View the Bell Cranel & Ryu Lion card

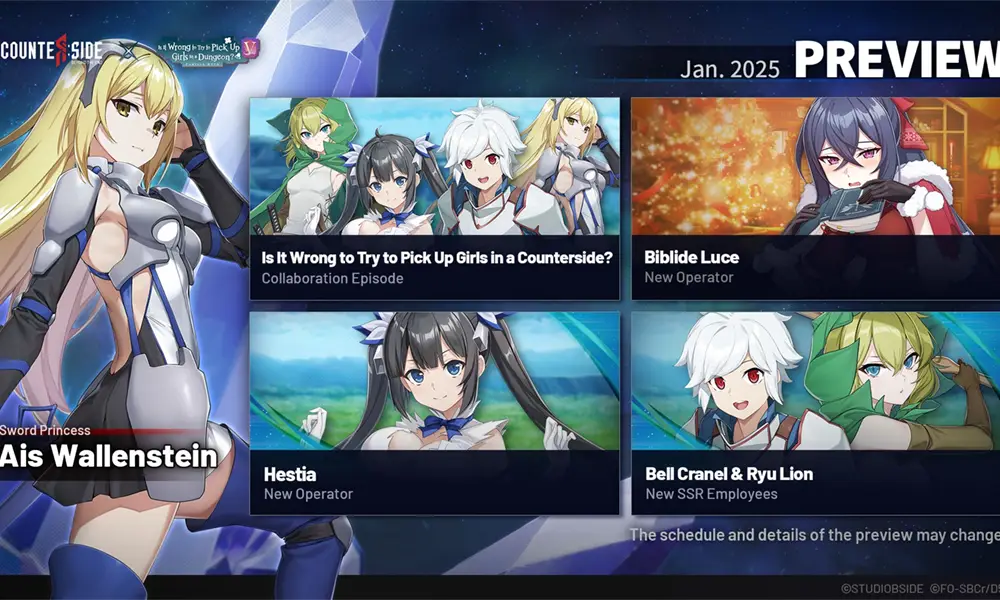click(x=815, y=413)
